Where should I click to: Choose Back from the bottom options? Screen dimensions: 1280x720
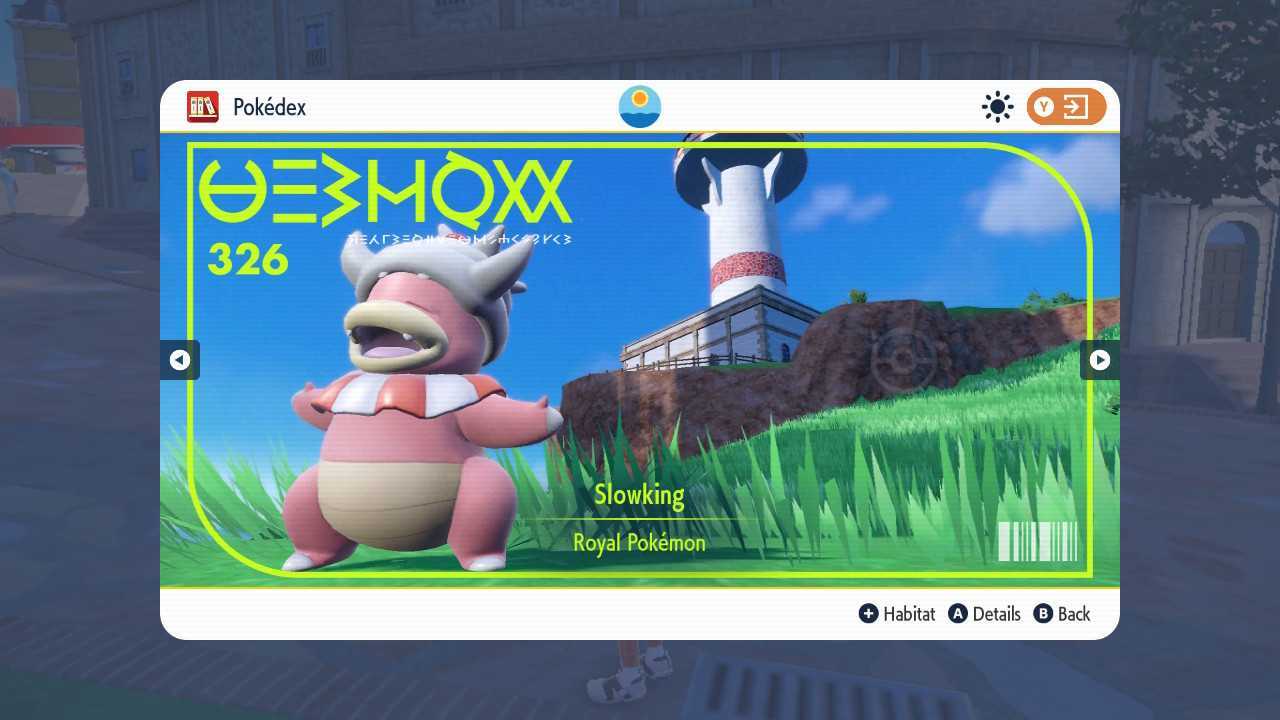point(1072,614)
